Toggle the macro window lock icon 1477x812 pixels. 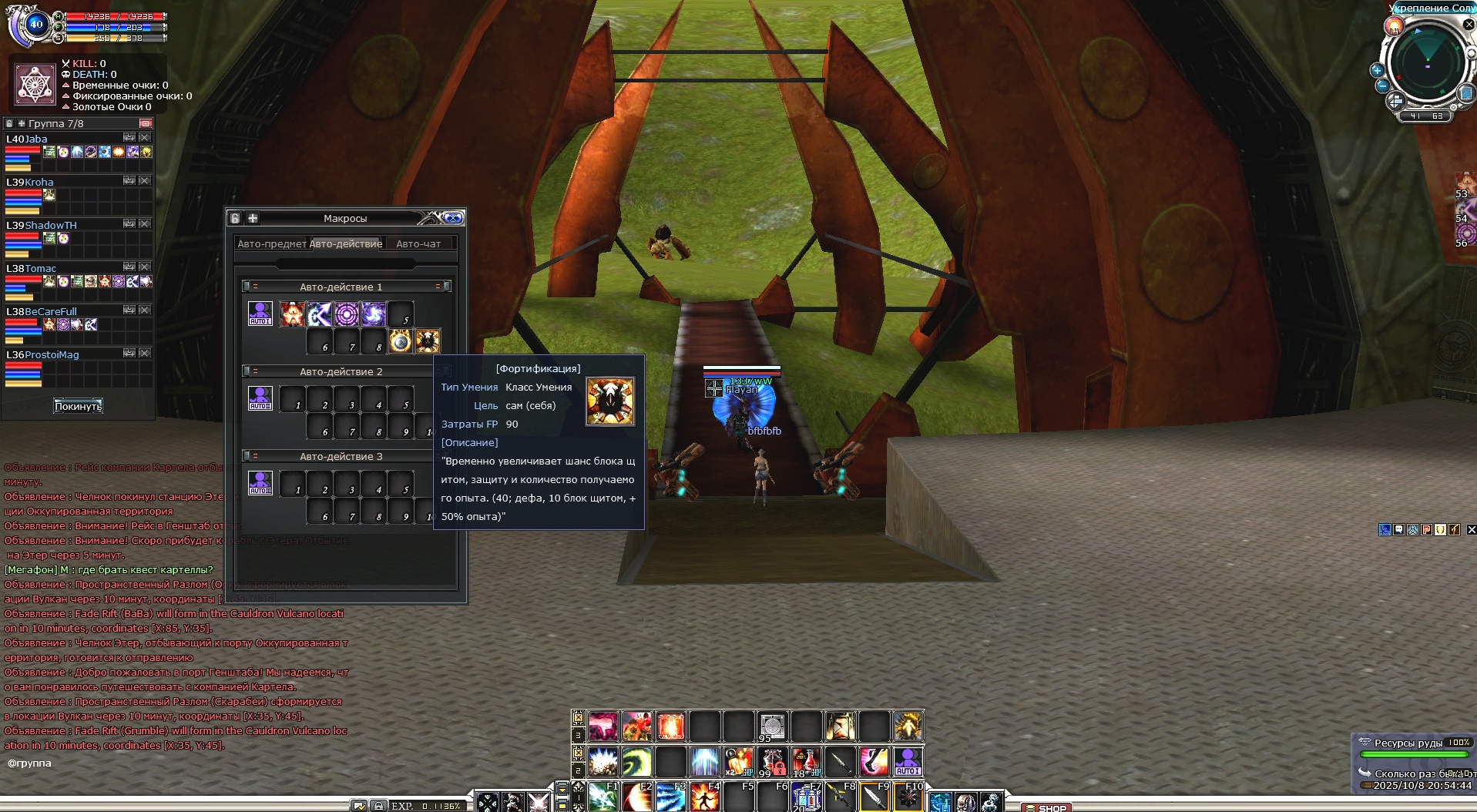(x=236, y=218)
